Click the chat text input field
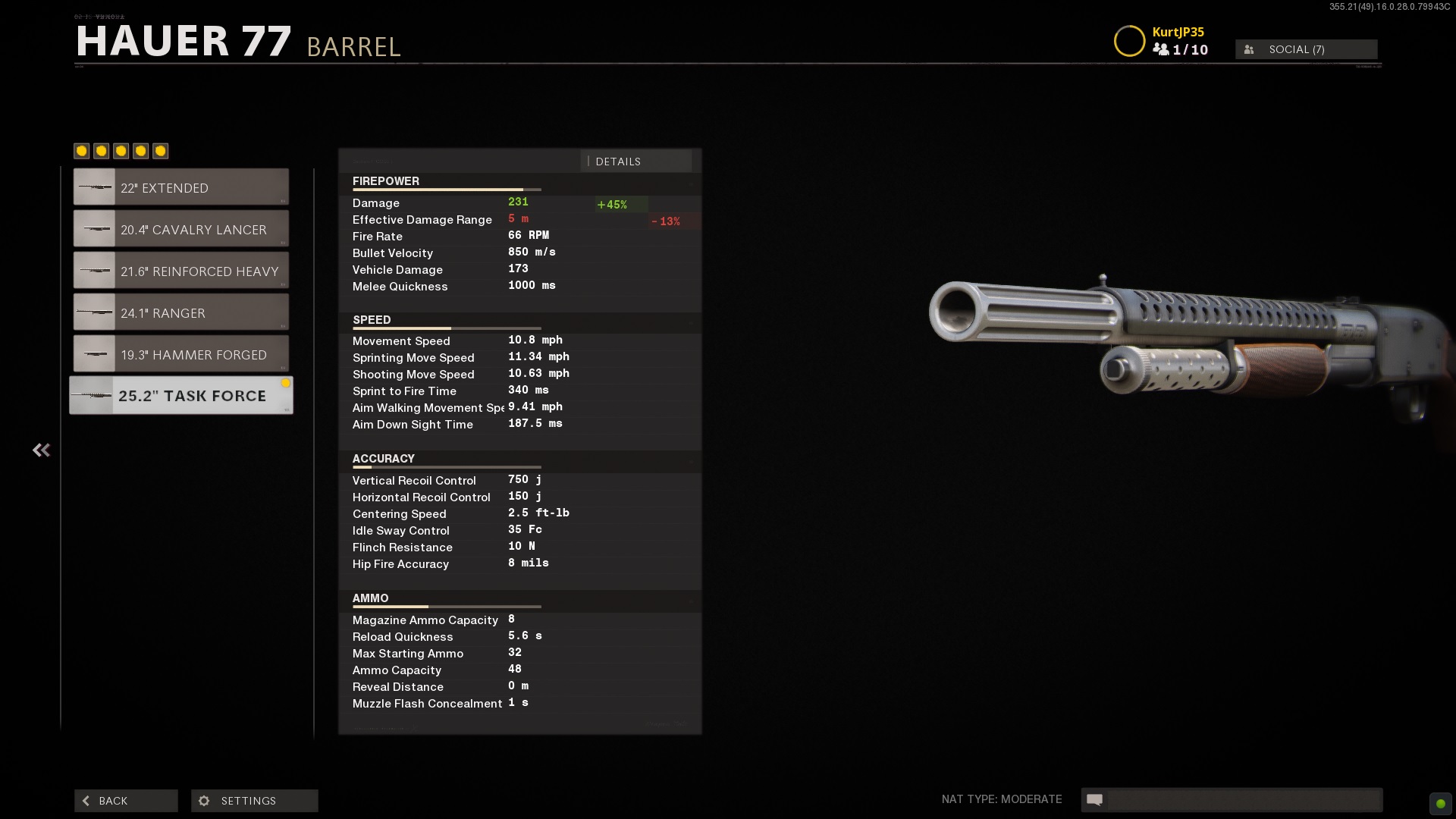Screen dimensions: 1456x819 coord(1244,799)
